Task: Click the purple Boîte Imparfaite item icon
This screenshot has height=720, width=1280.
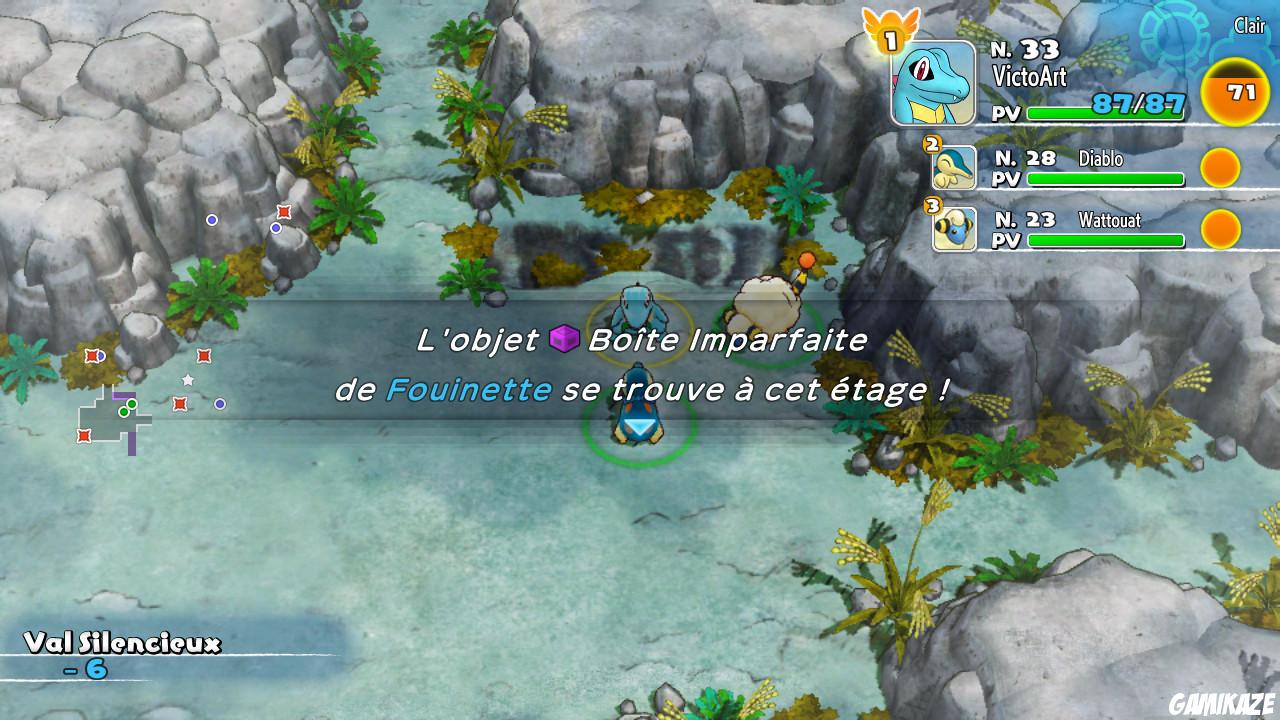Action: (x=563, y=339)
